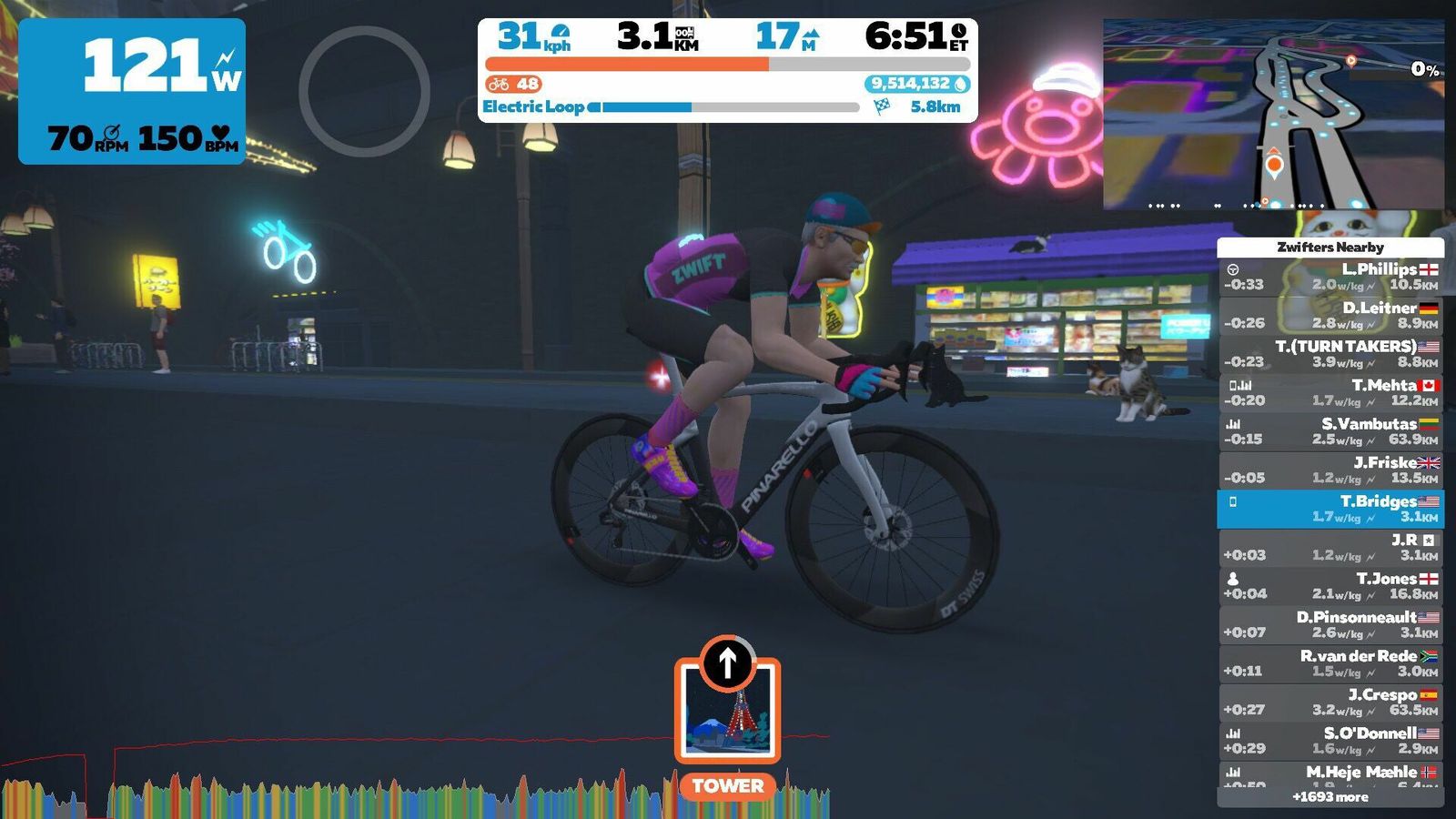Viewport: 1456px width, 819px height.
Task: View T.Mehta in the nearby list
Action: [1330, 392]
